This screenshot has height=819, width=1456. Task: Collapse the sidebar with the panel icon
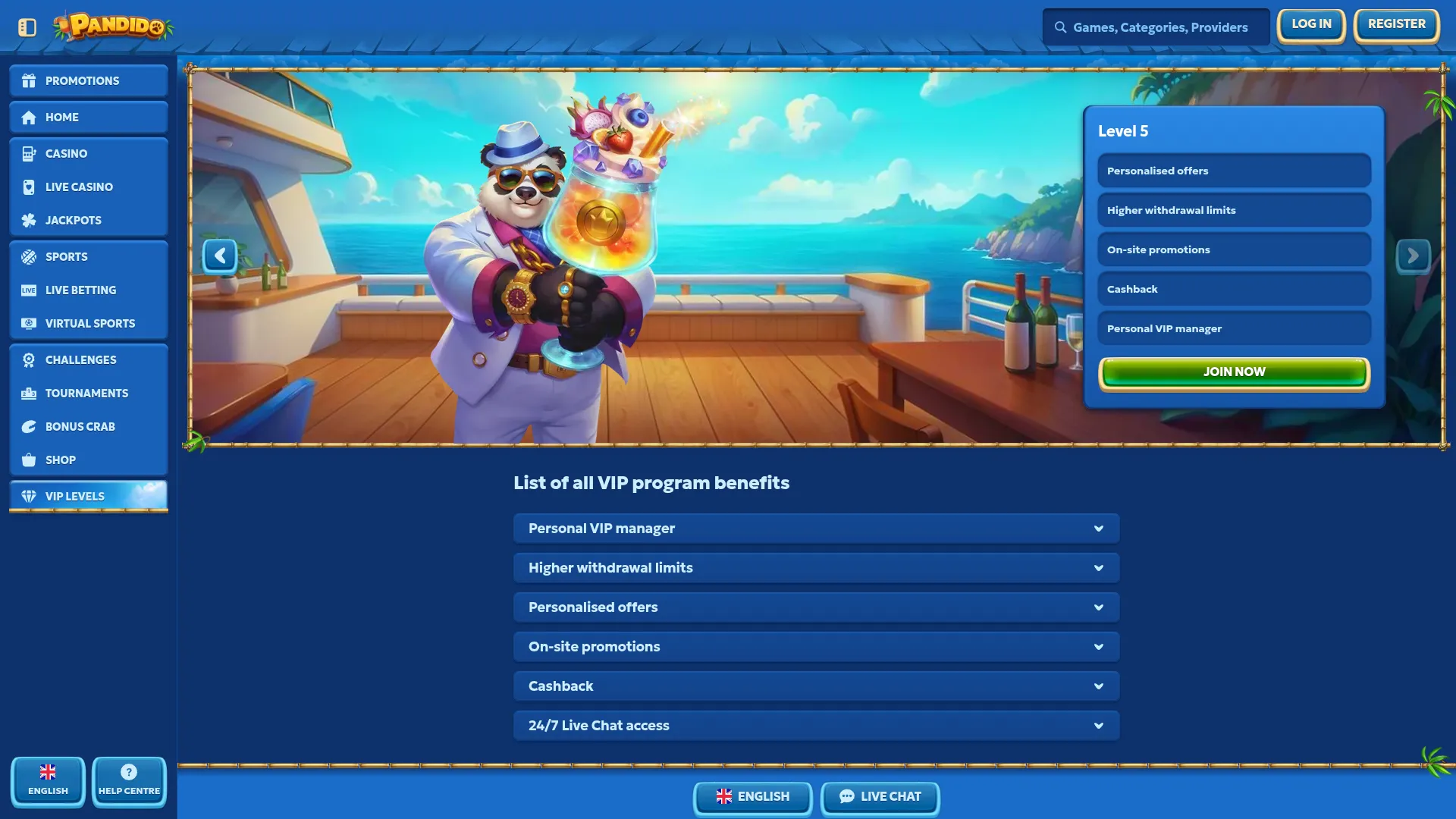coord(27,27)
